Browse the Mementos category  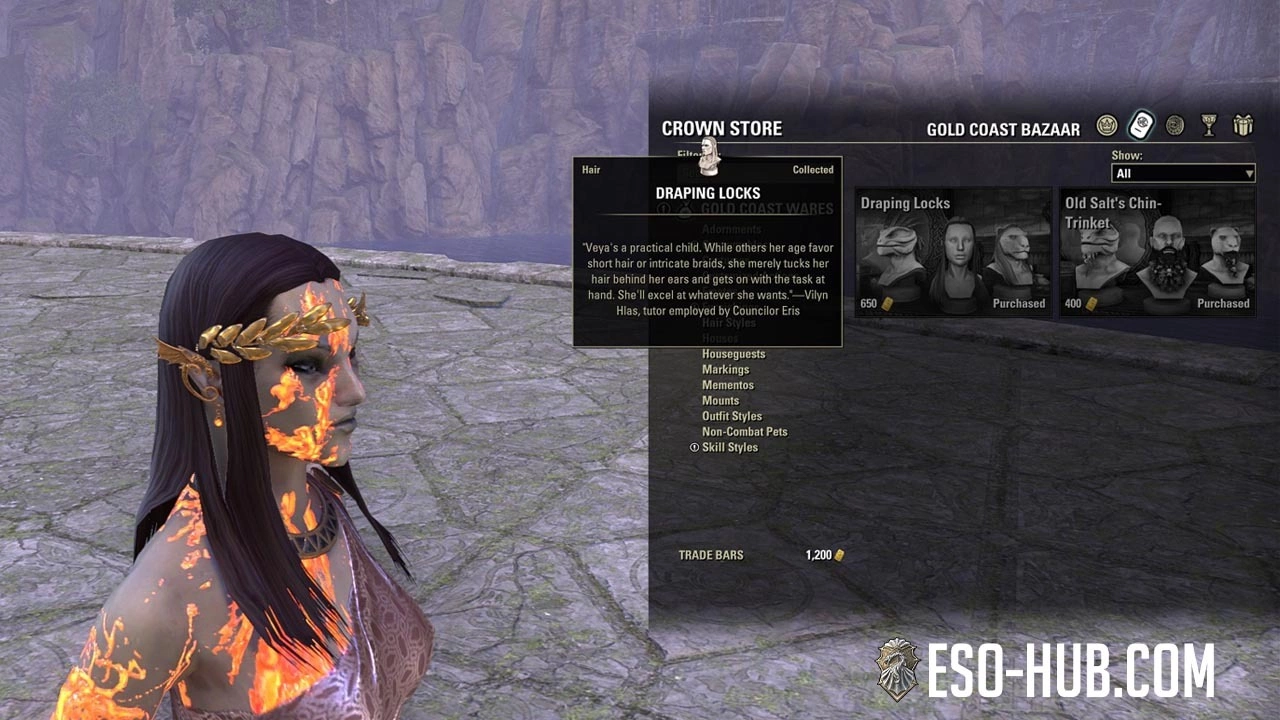[727, 385]
